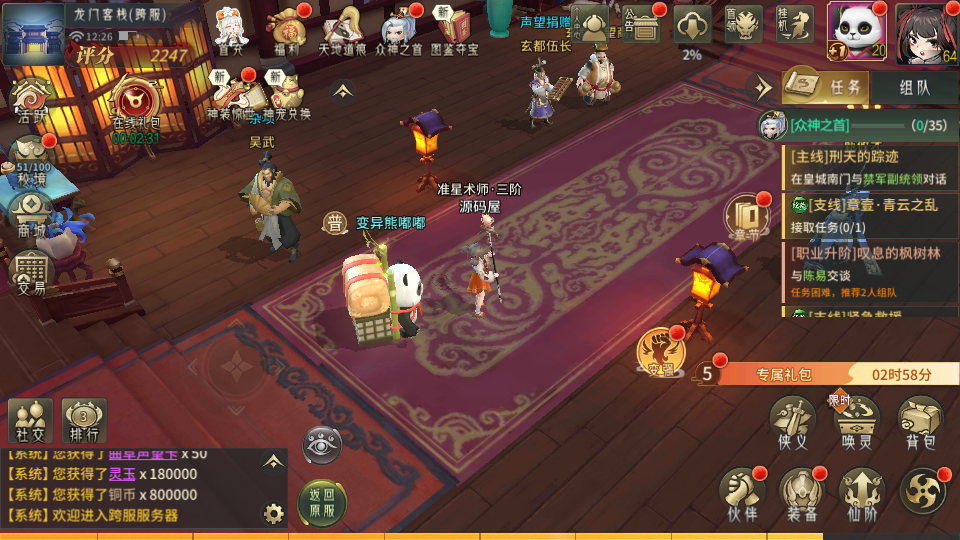
Task: Open the 福利 welfare lucky bag
Action: pos(287,31)
